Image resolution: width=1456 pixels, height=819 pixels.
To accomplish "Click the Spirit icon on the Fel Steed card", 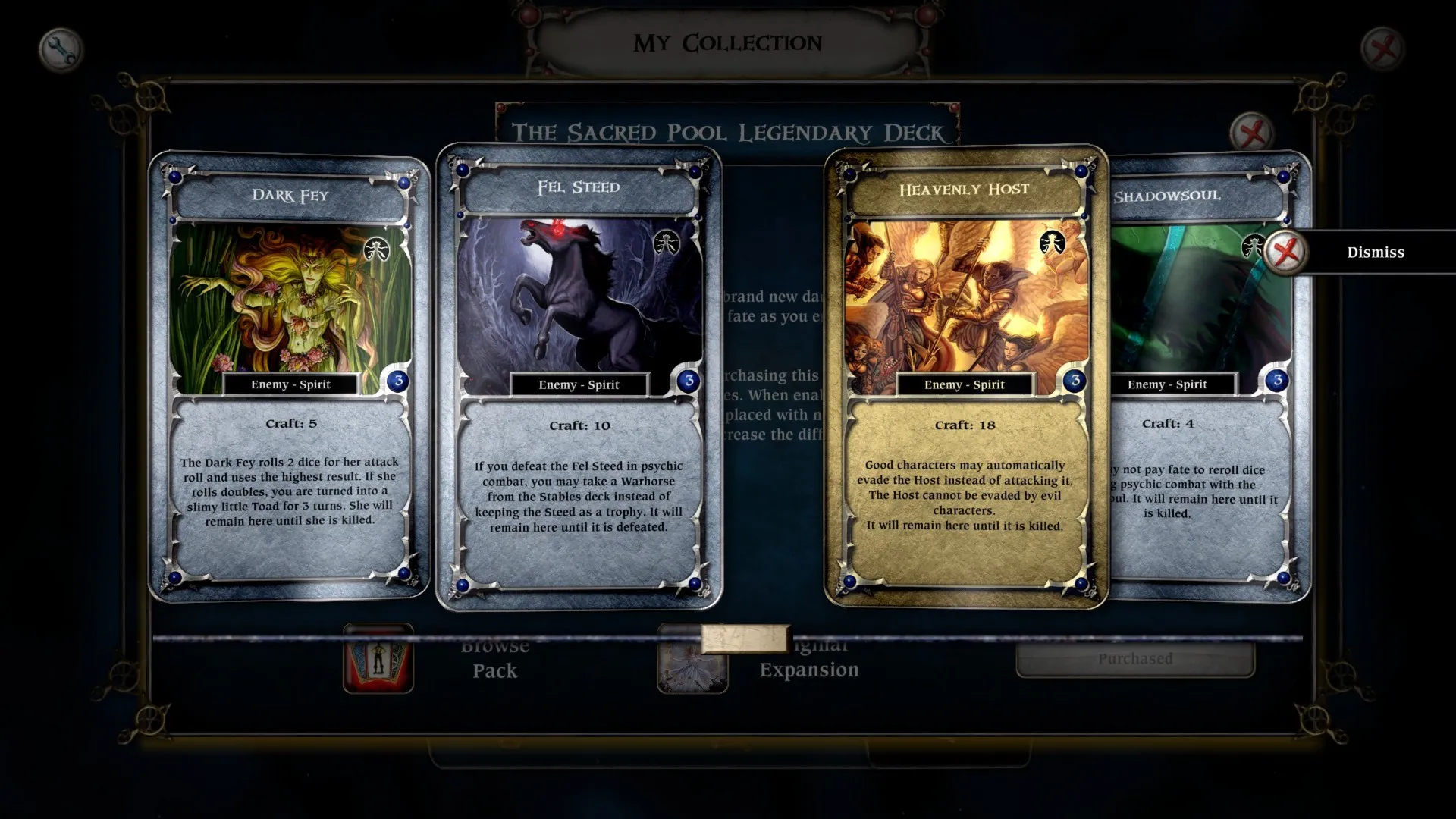I will click(667, 243).
